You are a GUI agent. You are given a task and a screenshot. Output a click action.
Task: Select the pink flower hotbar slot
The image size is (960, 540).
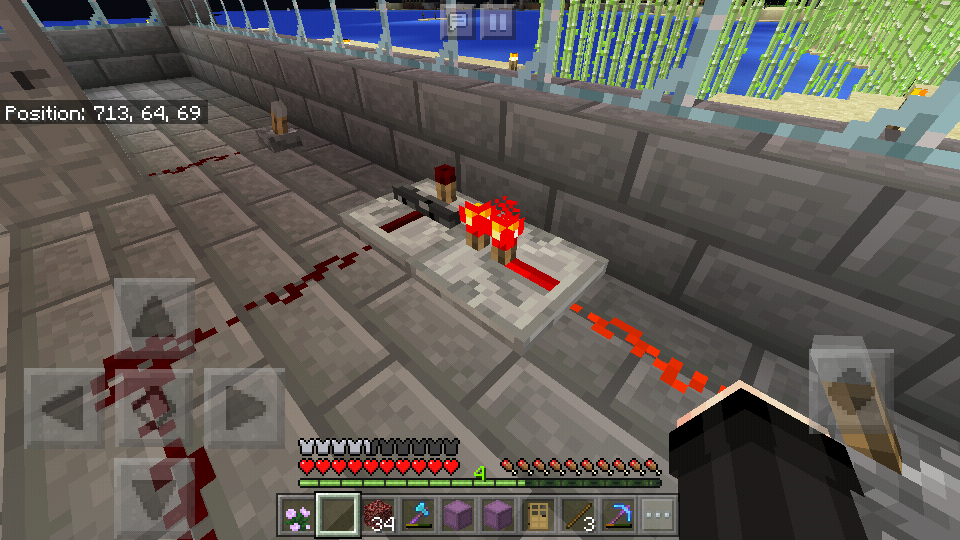(296, 514)
